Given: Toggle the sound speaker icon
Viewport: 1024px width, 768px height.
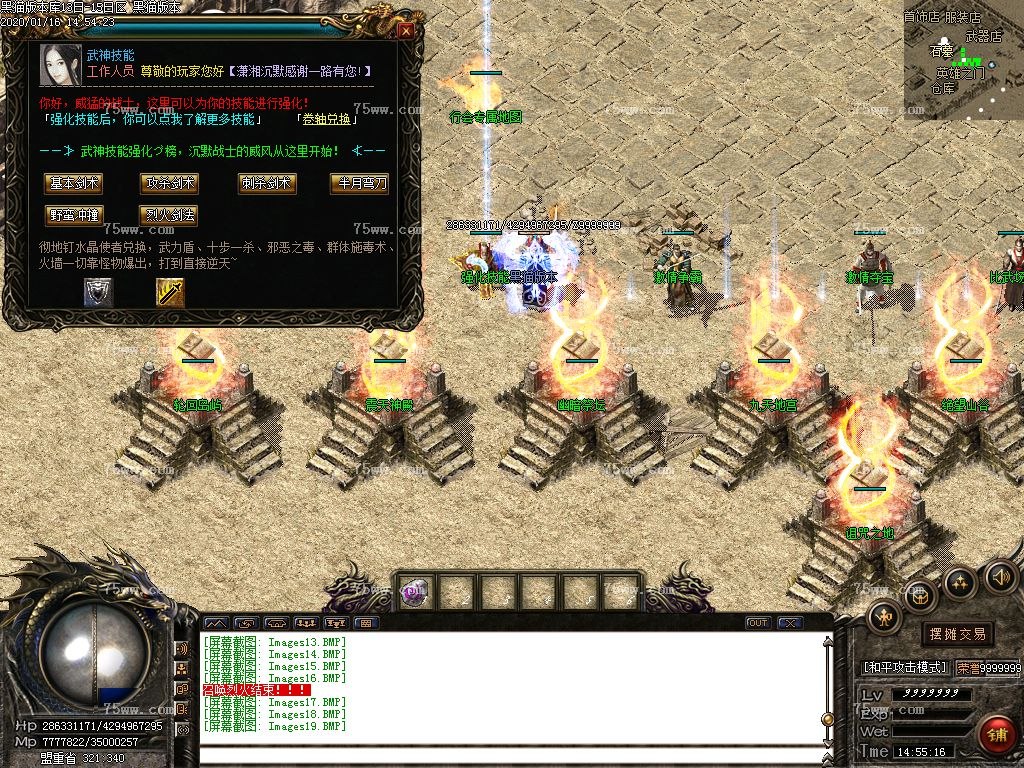Looking at the screenshot, I should (x=1000, y=576).
